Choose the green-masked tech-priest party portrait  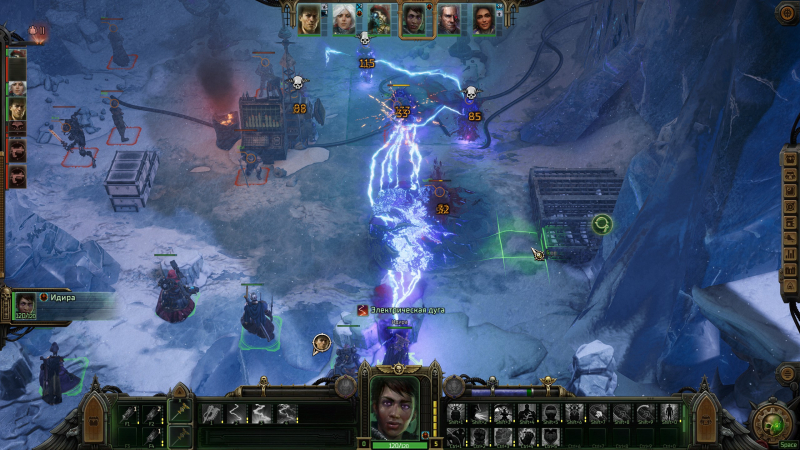[x=379, y=18]
